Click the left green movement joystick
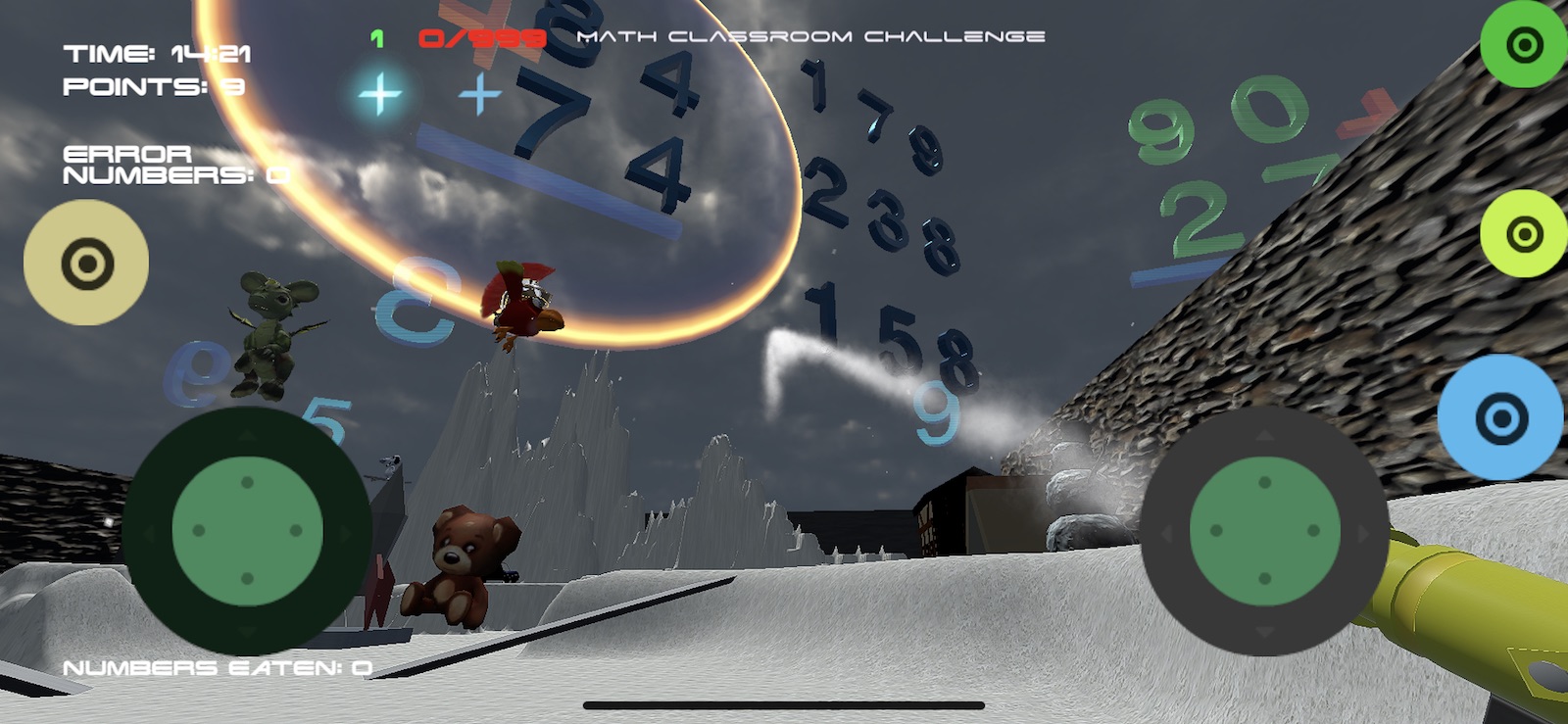The width and height of the screenshot is (1568, 724). pos(247,530)
